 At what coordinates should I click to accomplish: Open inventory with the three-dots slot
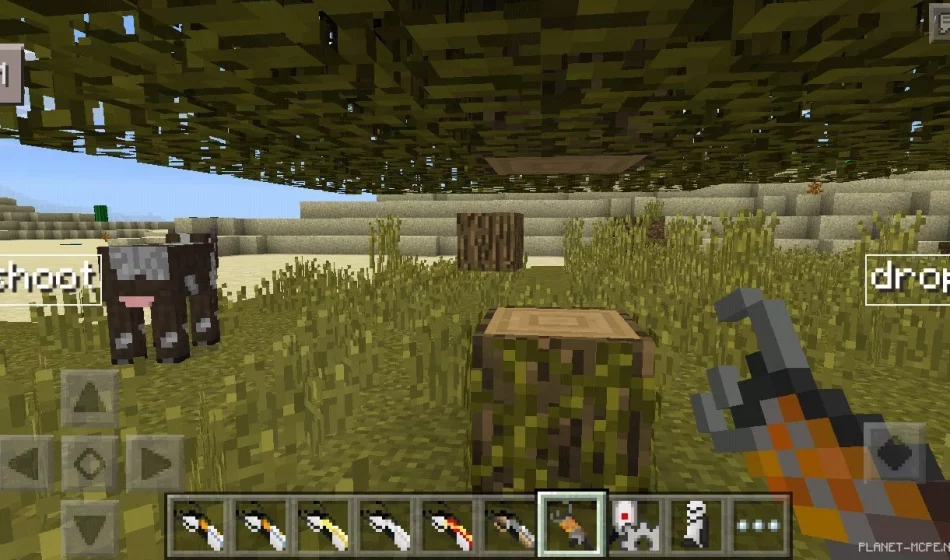[x=758, y=525]
